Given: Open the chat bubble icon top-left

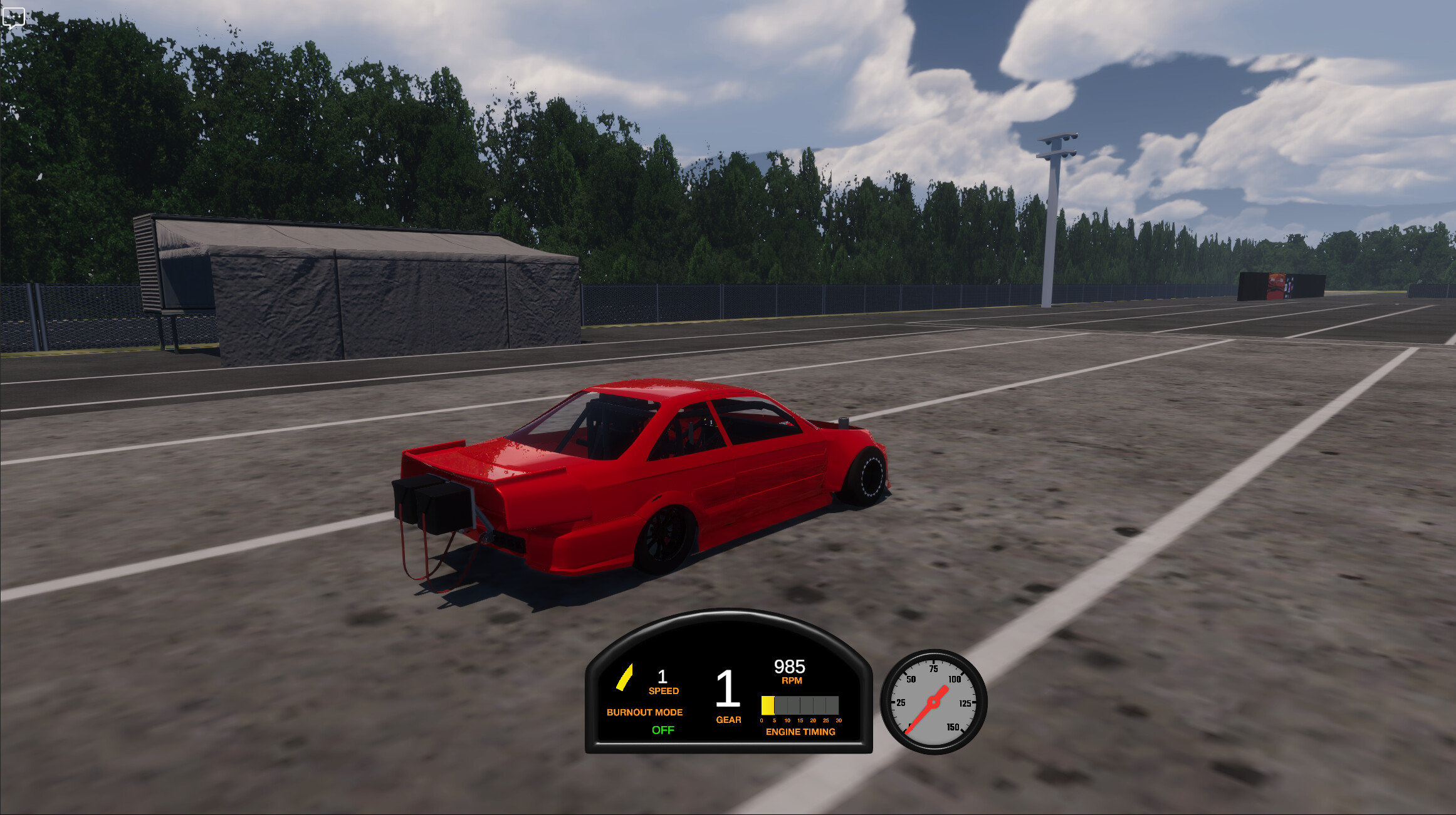Looking at the screenshot, I should pyautogui.click(x=14, y=17).
